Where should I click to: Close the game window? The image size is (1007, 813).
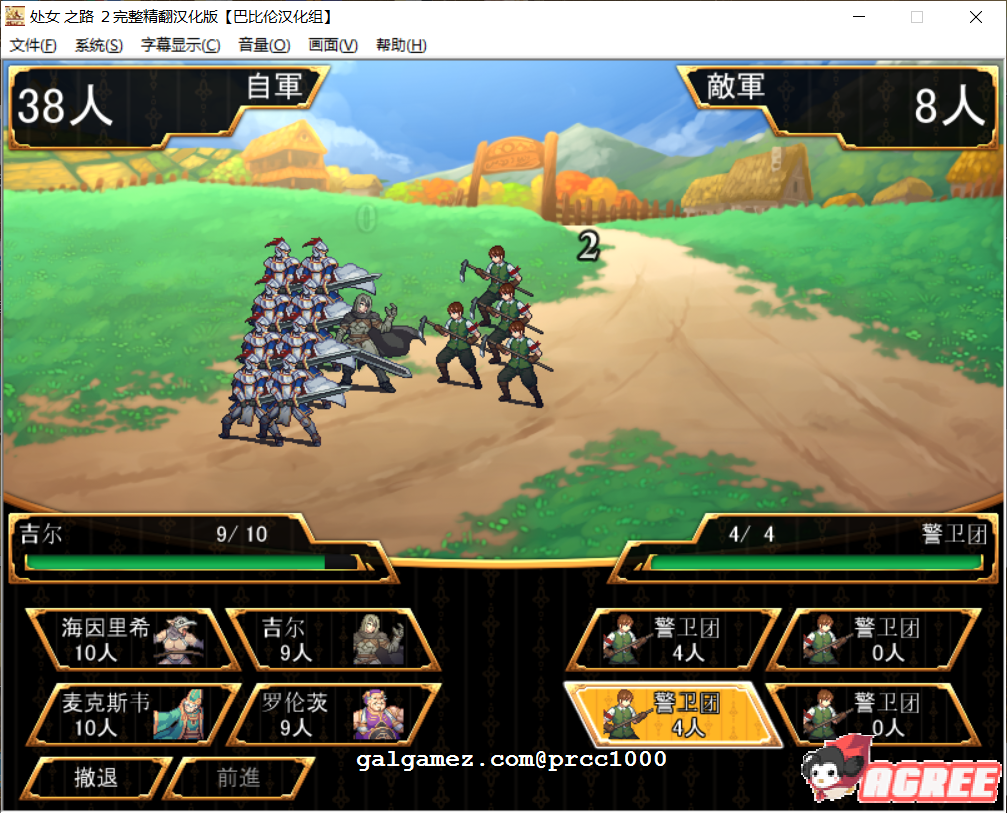coord(976,17)
